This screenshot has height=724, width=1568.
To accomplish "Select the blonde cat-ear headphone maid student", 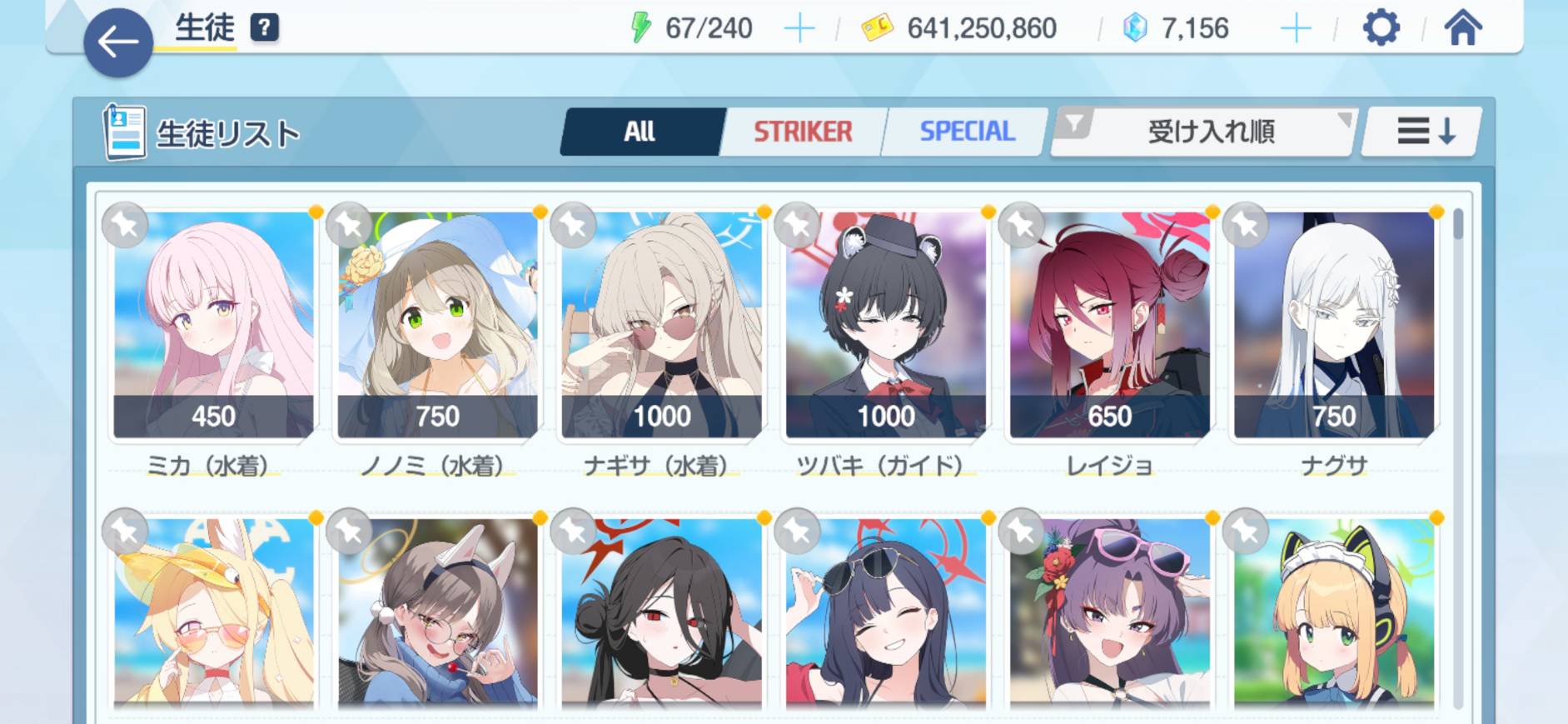I will [1333, 615].
